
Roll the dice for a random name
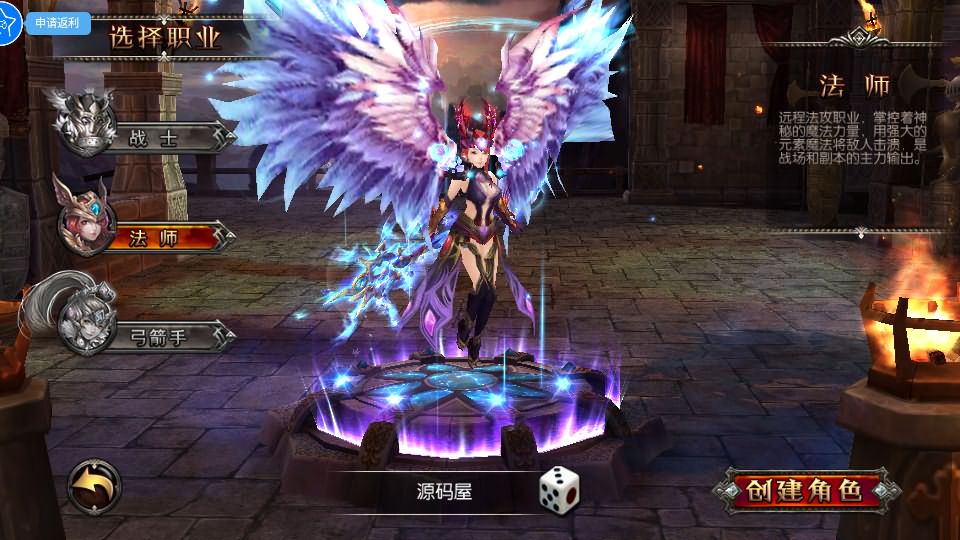pos(559,490)
